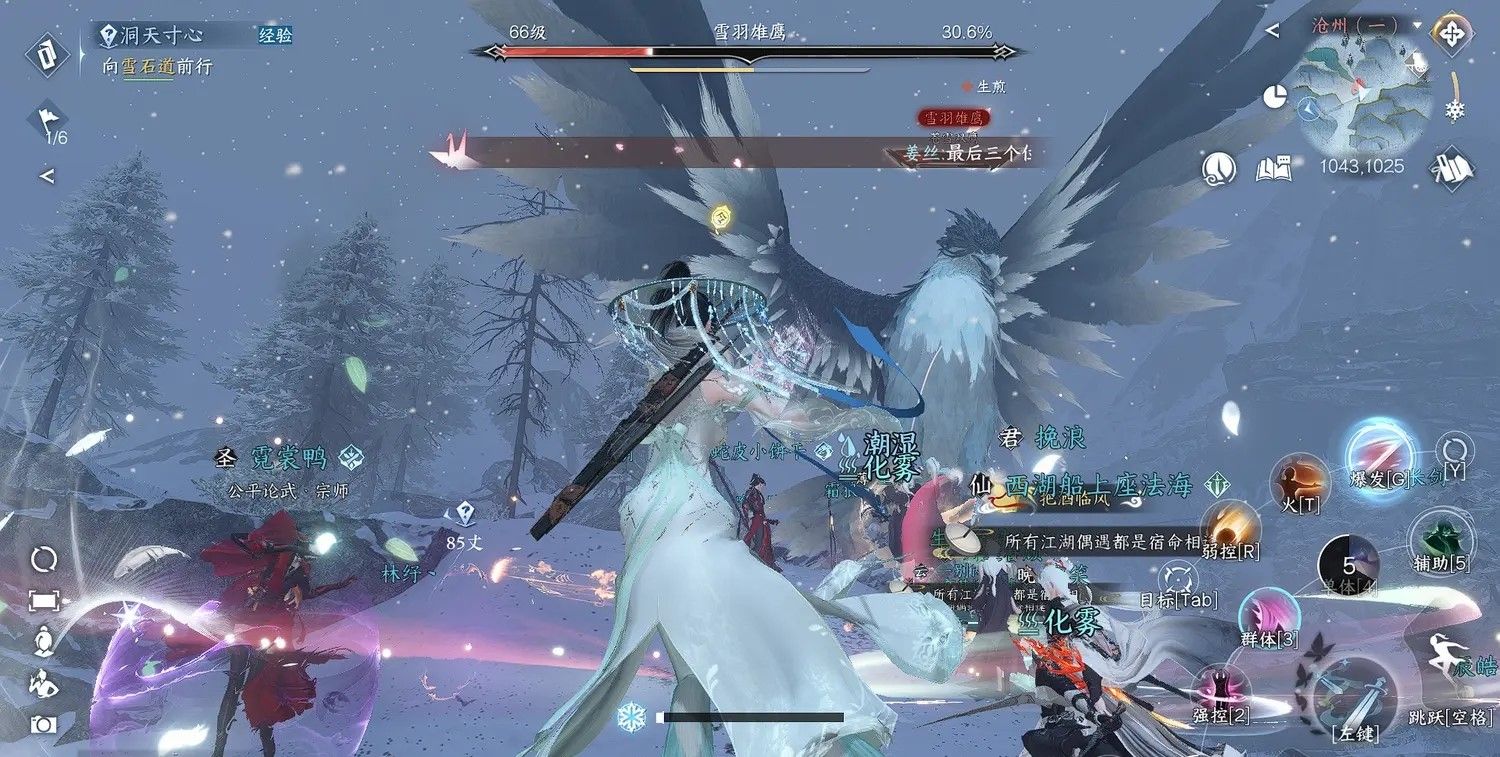This screenshot has height=757, width=1500.
Task: Use the 火[T] fire skill
Action: pyautogui.click(x=1299, y=484)
